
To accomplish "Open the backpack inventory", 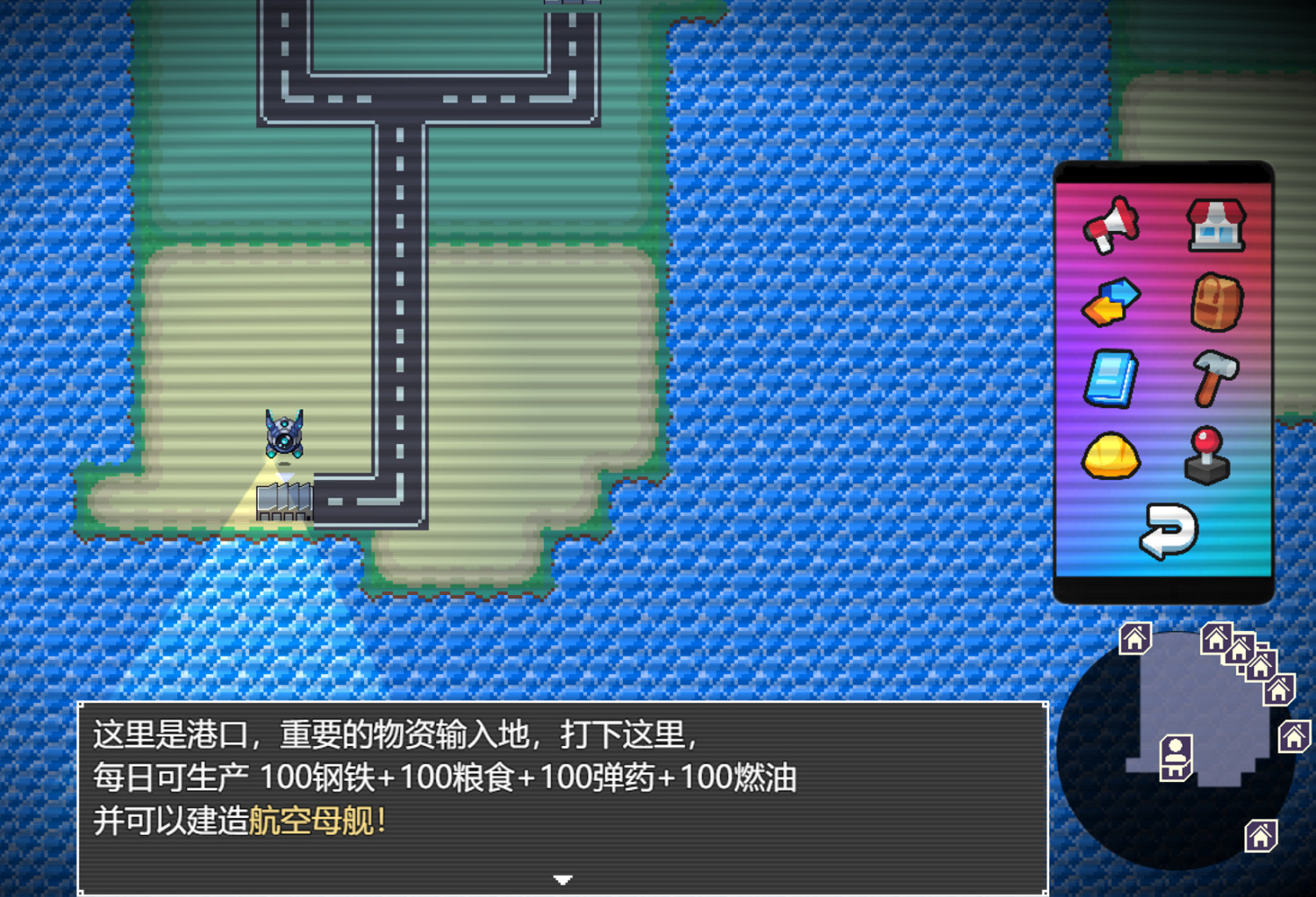I will pos(1219,303).
